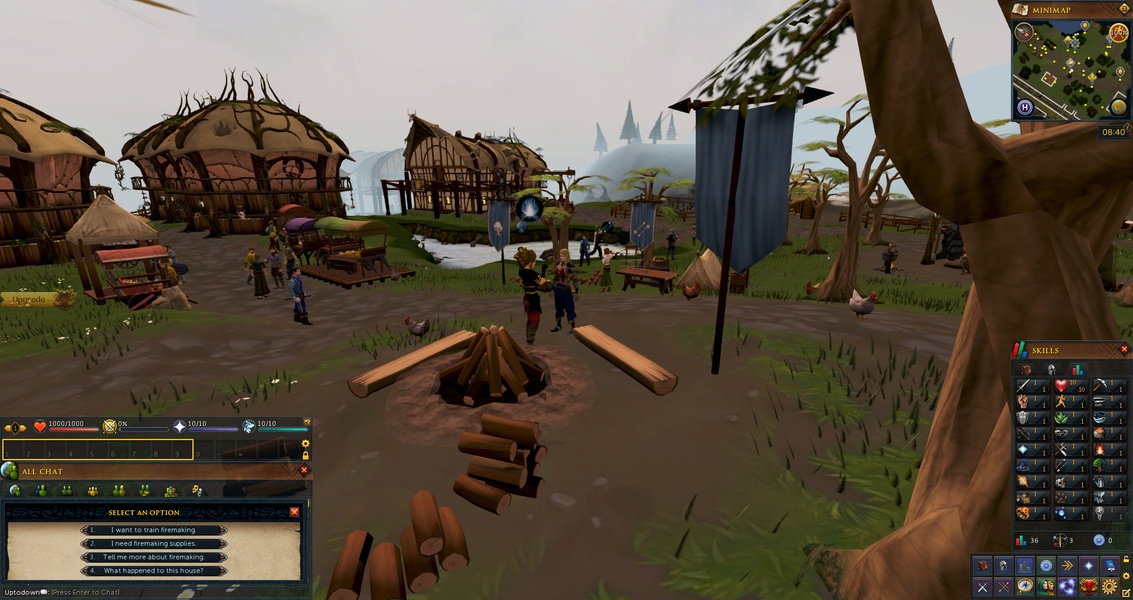Activate the home teleport button
This screenshot has height=600, width=1133.
click(1024, 107)
